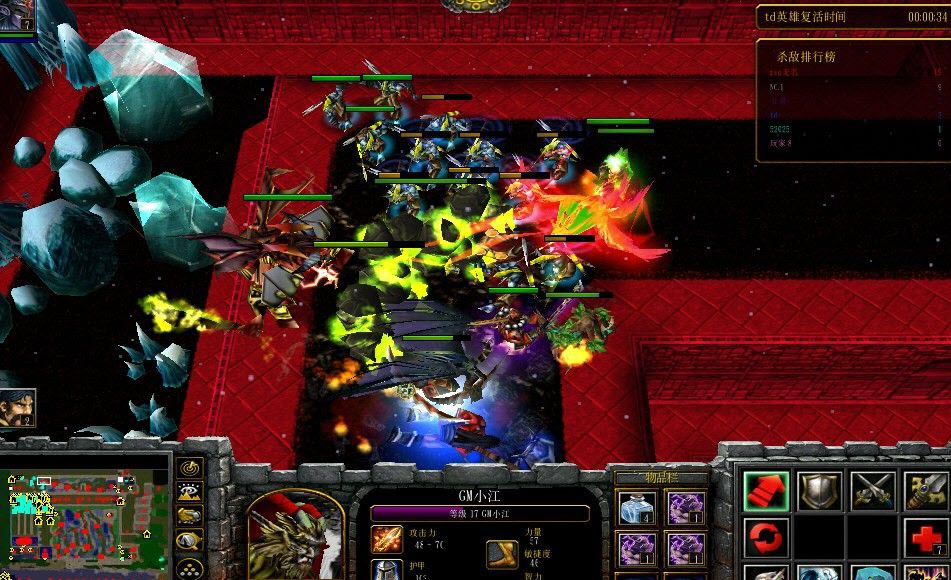Activate the minimap signal ping button

pyautogui.click(x=188, y=467)
